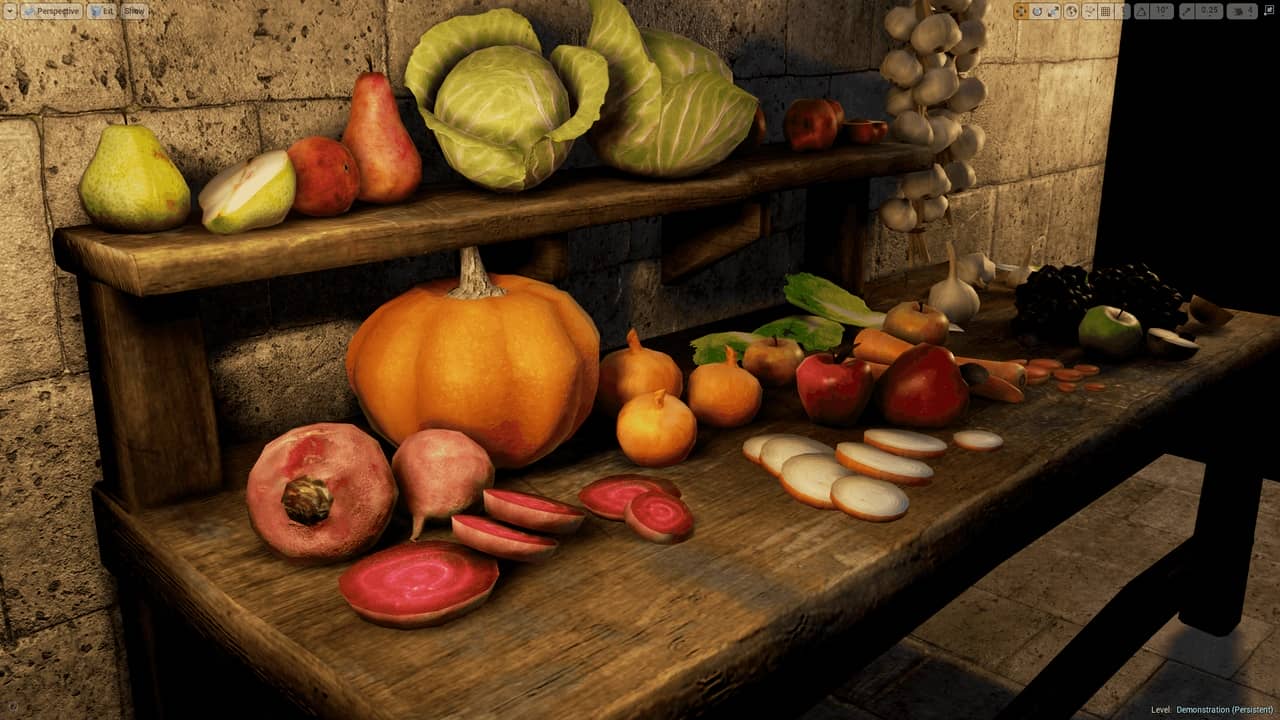Open the viewport options dropdown arrow

pos(9,10)
